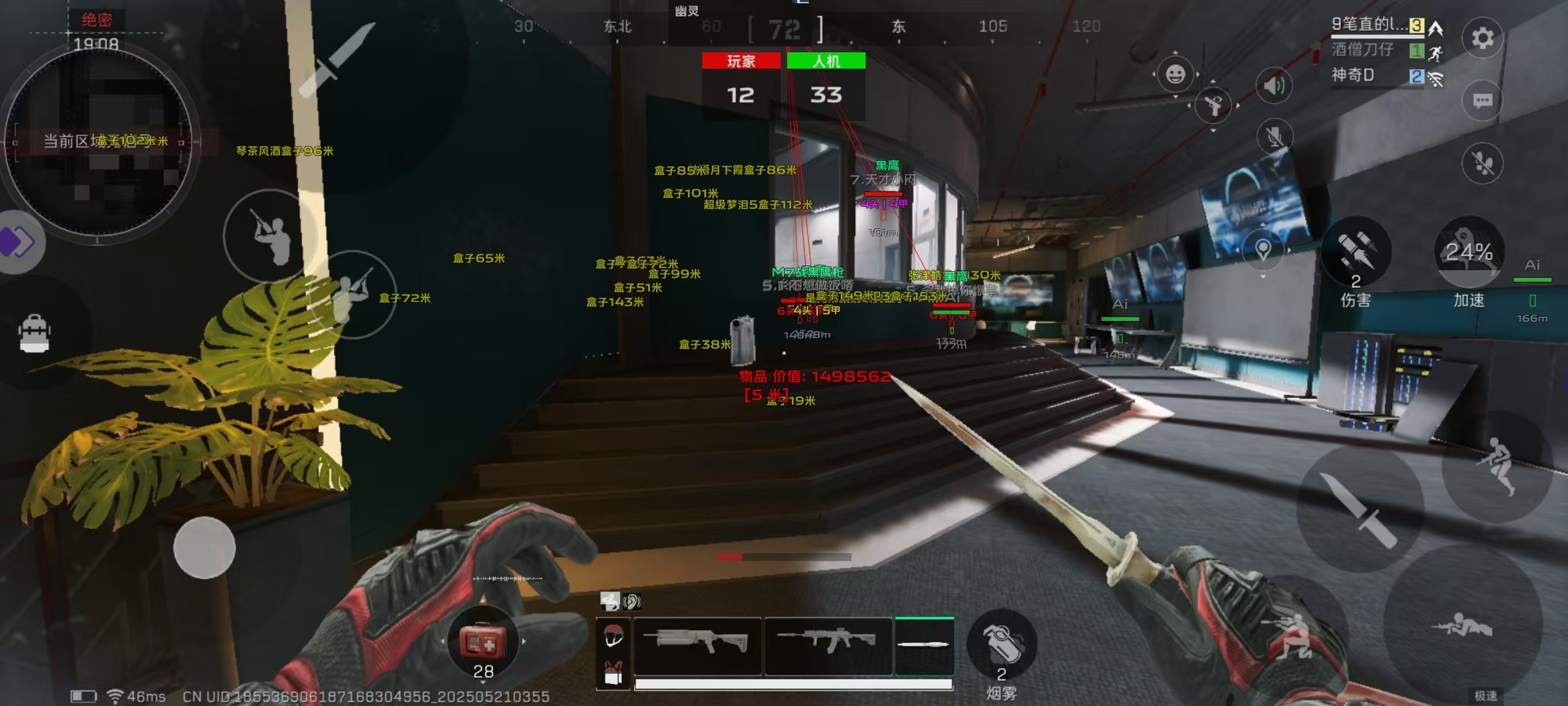Image resolution: width=1568 pixels, height=706 pixels.
Task: Throw the 烟雾 smoke grenade
Action: tap(1001, 644)
